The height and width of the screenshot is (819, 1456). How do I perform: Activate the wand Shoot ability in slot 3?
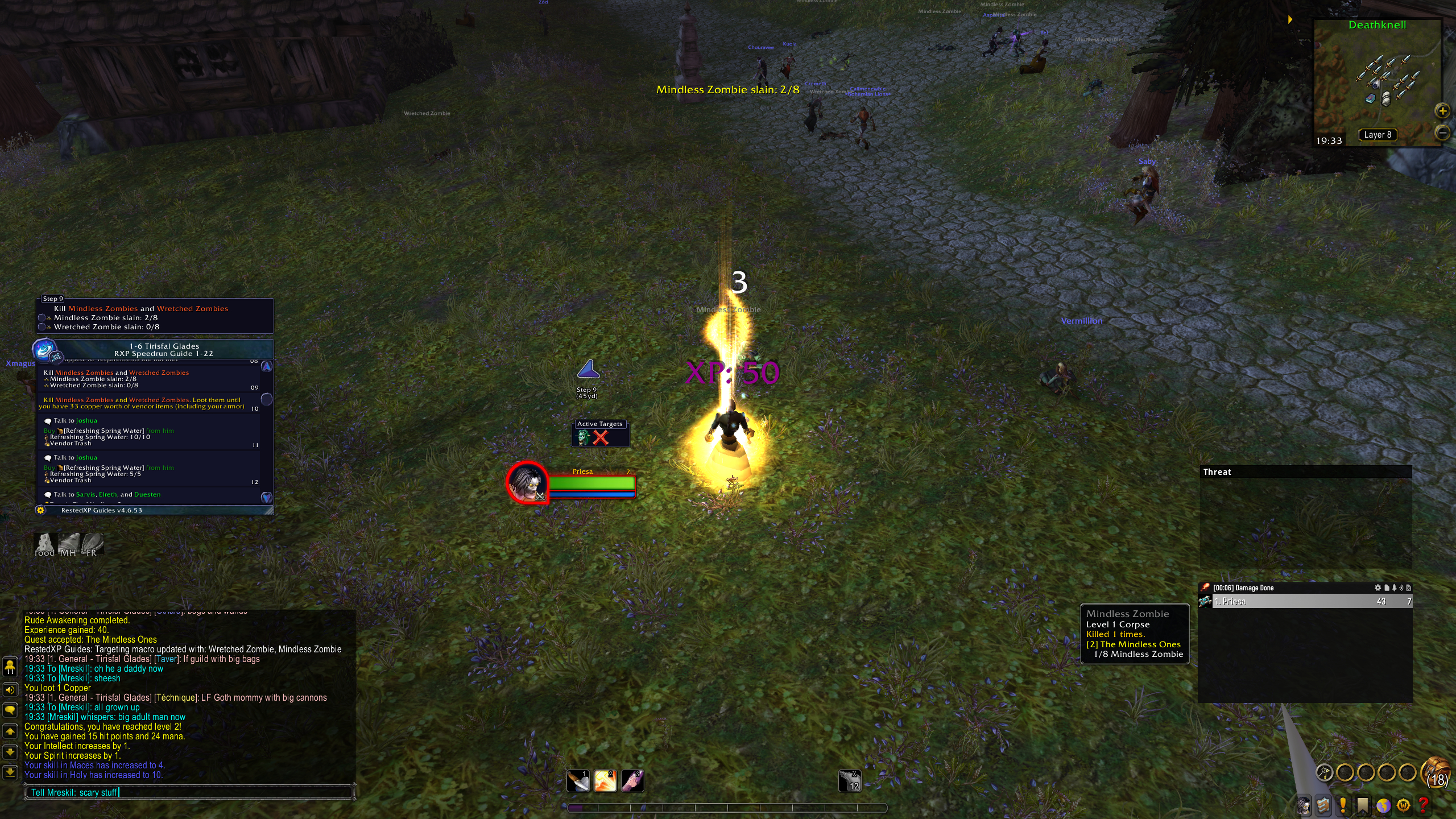[x=632, y=781]
